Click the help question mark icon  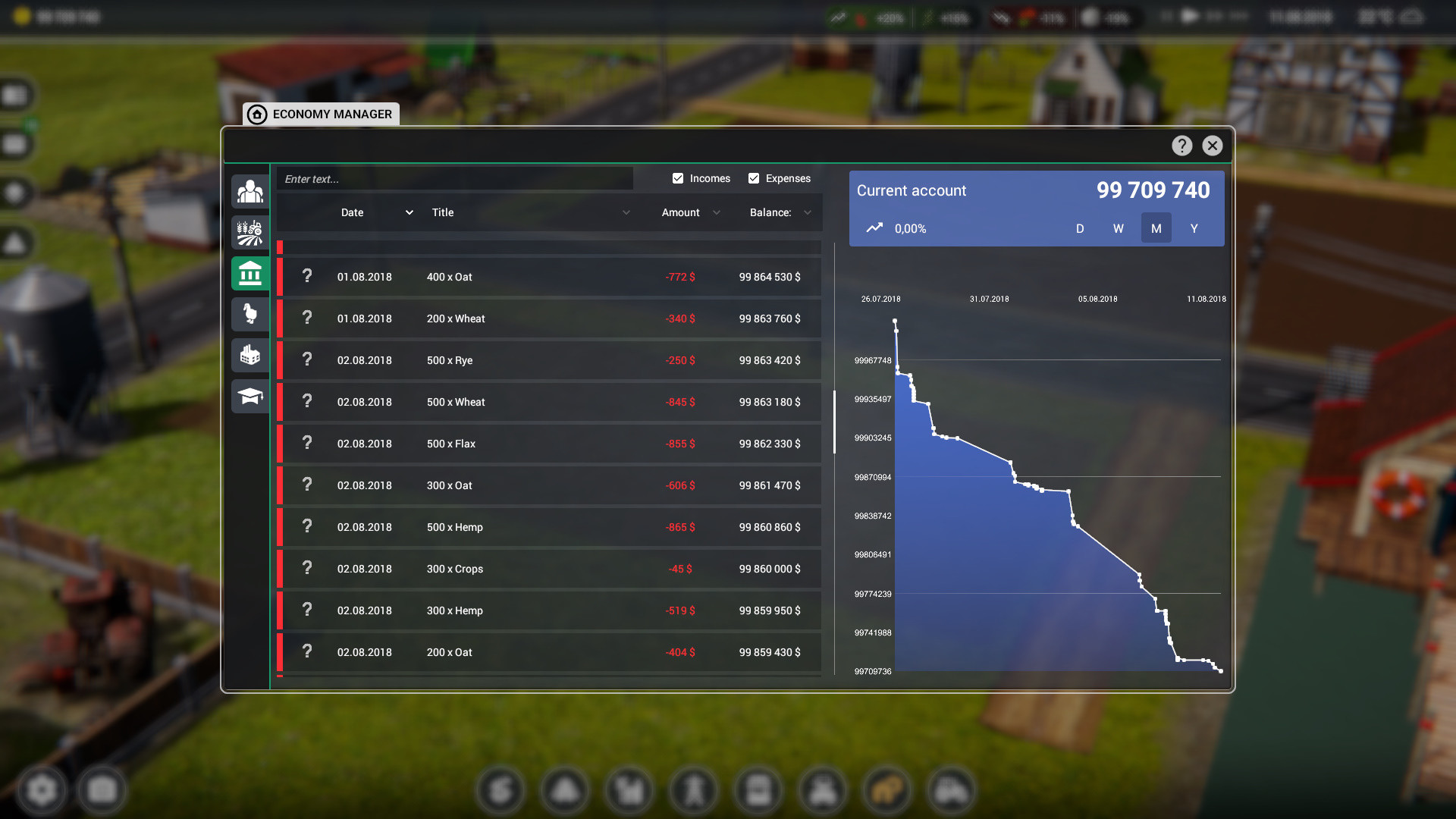click(1181, 145)
